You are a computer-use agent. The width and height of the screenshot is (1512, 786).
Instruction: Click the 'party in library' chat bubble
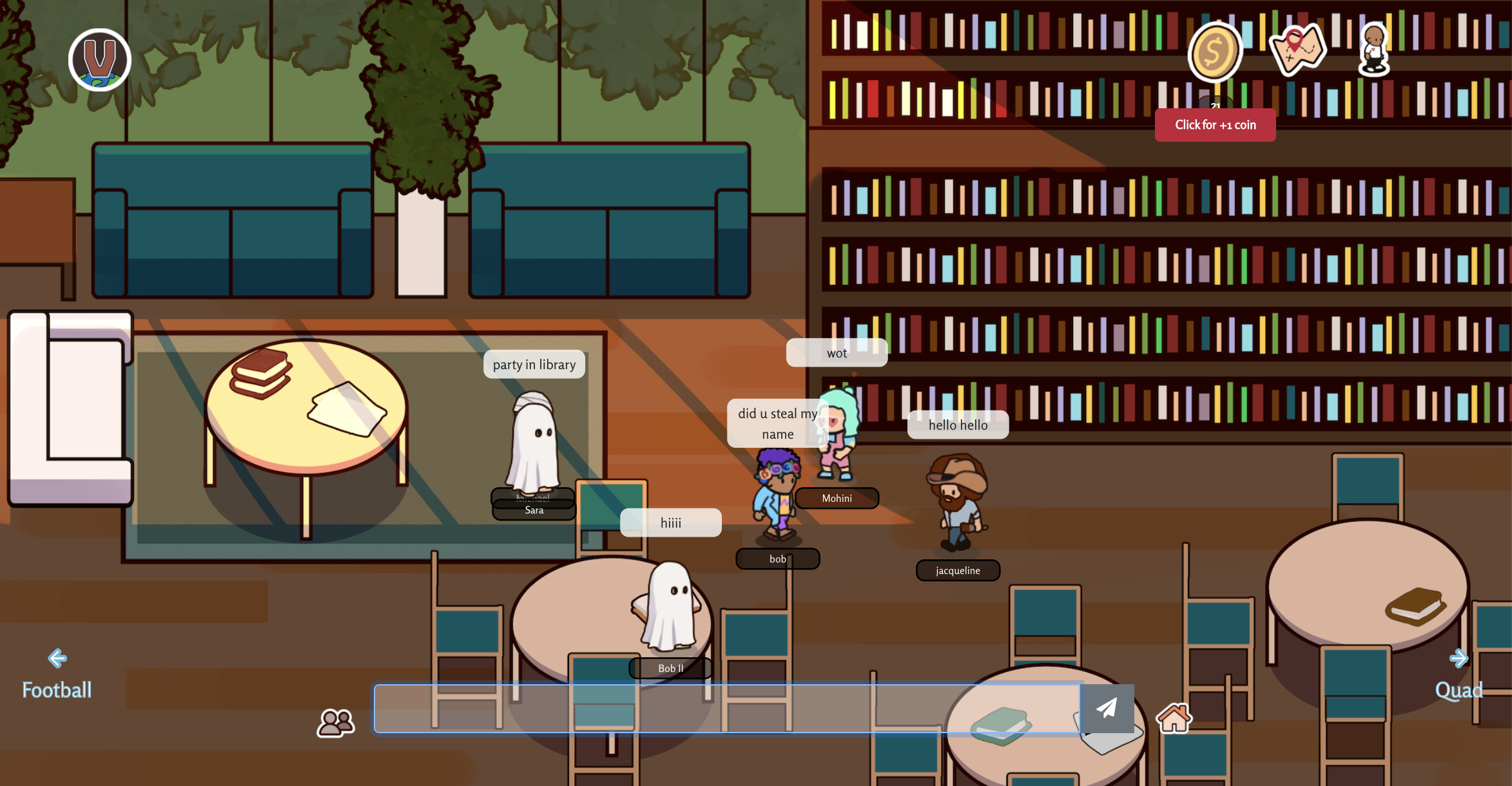click(534, 364)
